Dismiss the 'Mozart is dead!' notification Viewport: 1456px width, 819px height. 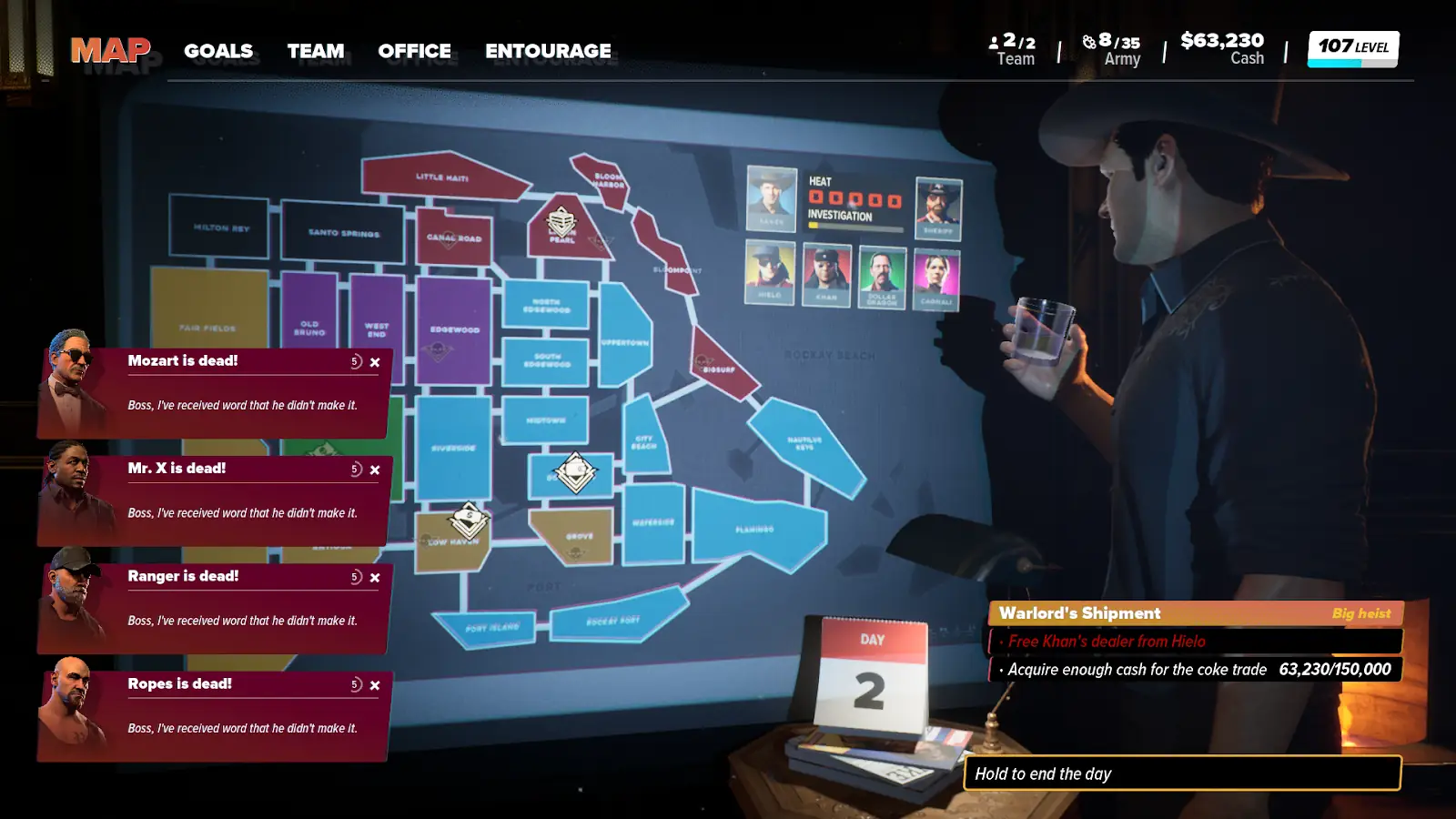375,362
